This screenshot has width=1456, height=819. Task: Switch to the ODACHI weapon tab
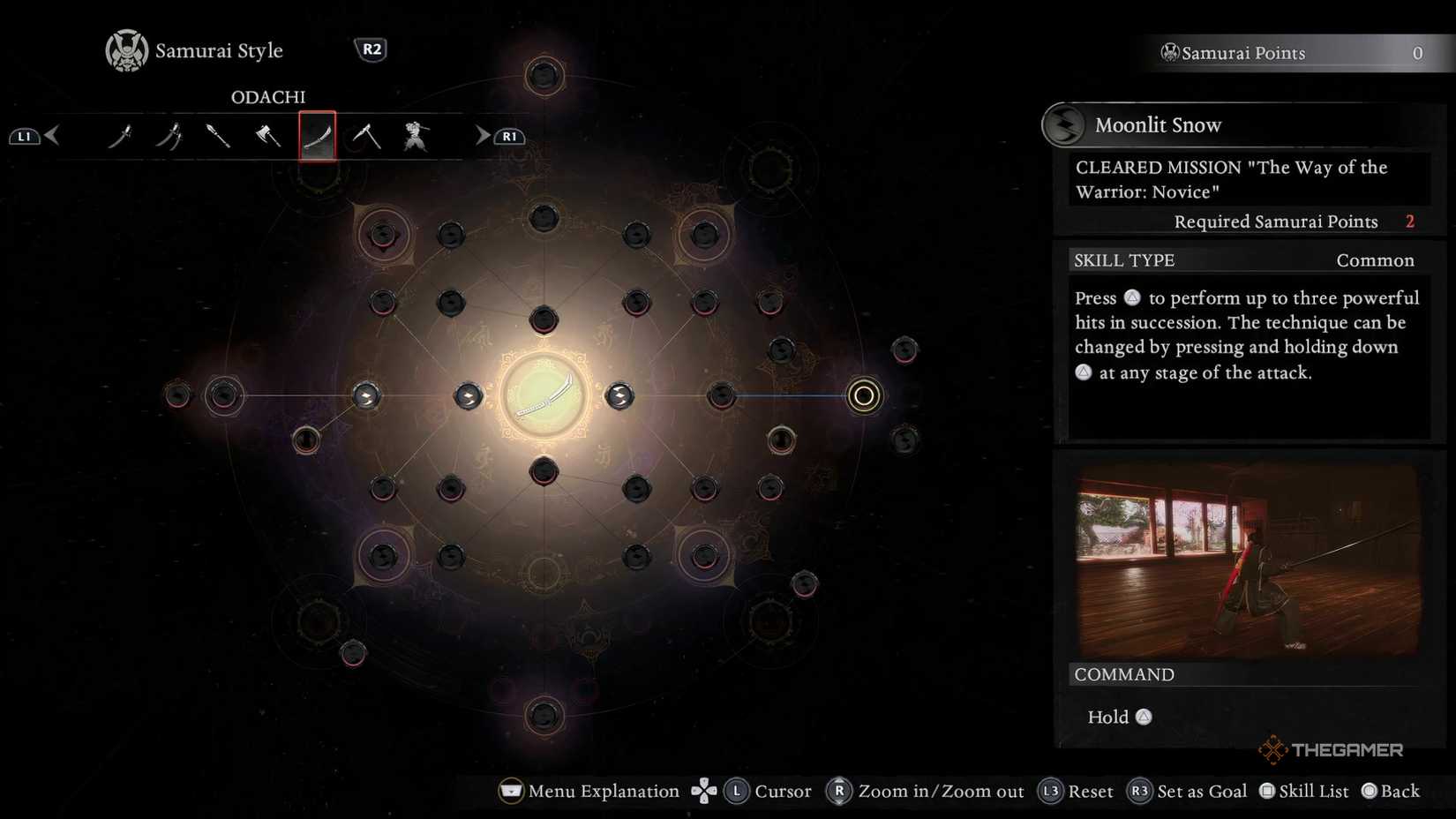(318, 135)
